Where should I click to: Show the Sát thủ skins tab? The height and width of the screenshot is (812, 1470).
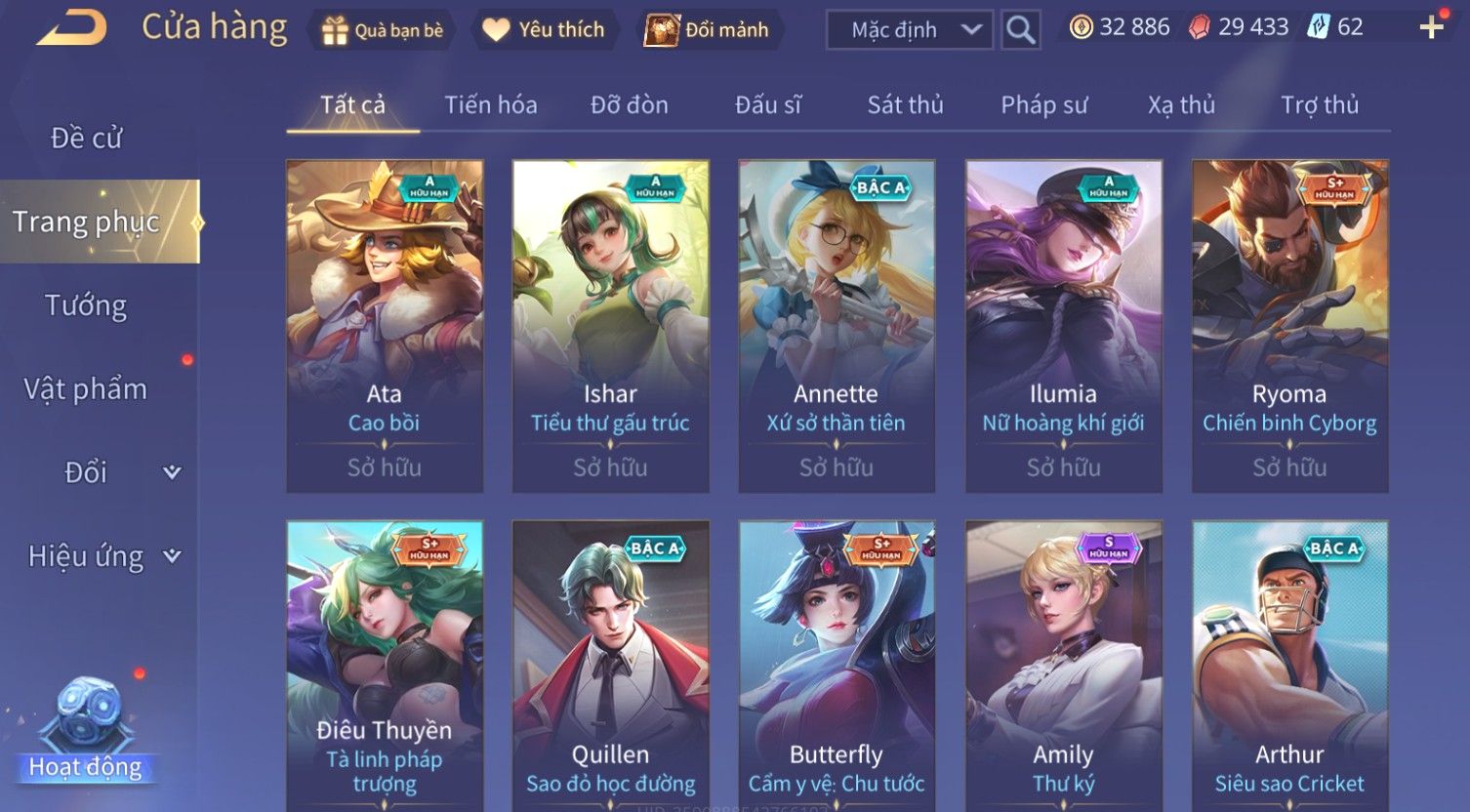[x=905, y=104]
